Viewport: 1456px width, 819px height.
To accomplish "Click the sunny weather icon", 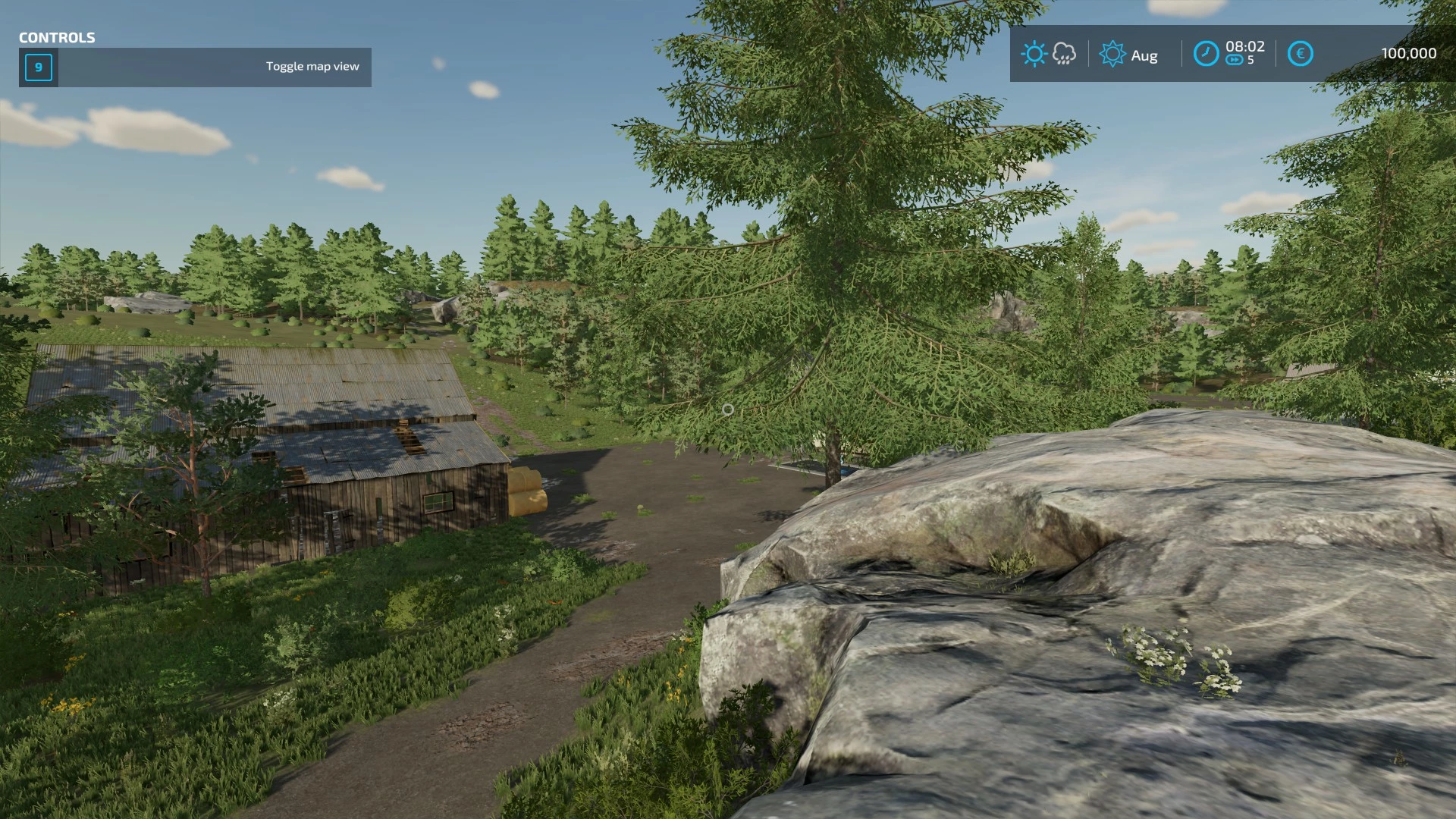I will 1034,54.
